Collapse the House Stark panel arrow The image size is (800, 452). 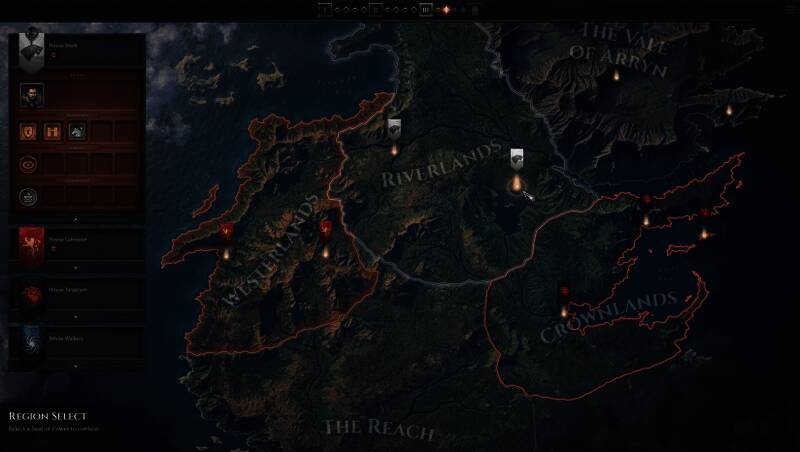tap(76, 219)
